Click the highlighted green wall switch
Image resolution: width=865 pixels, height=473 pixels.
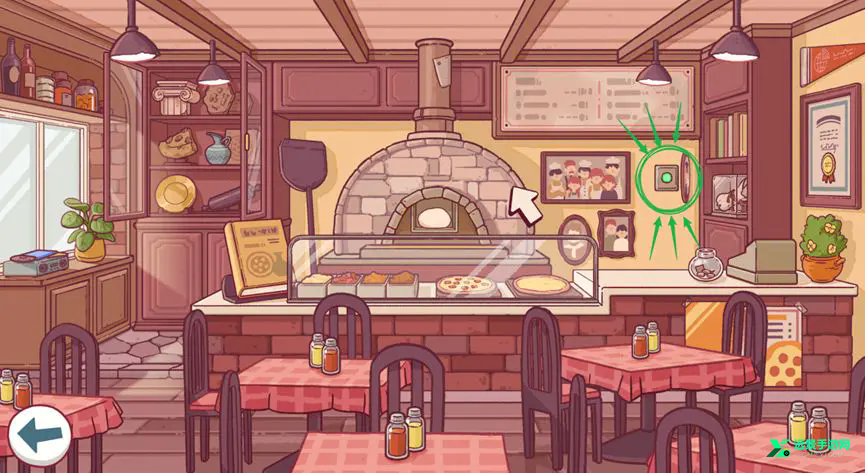[663, 180]
